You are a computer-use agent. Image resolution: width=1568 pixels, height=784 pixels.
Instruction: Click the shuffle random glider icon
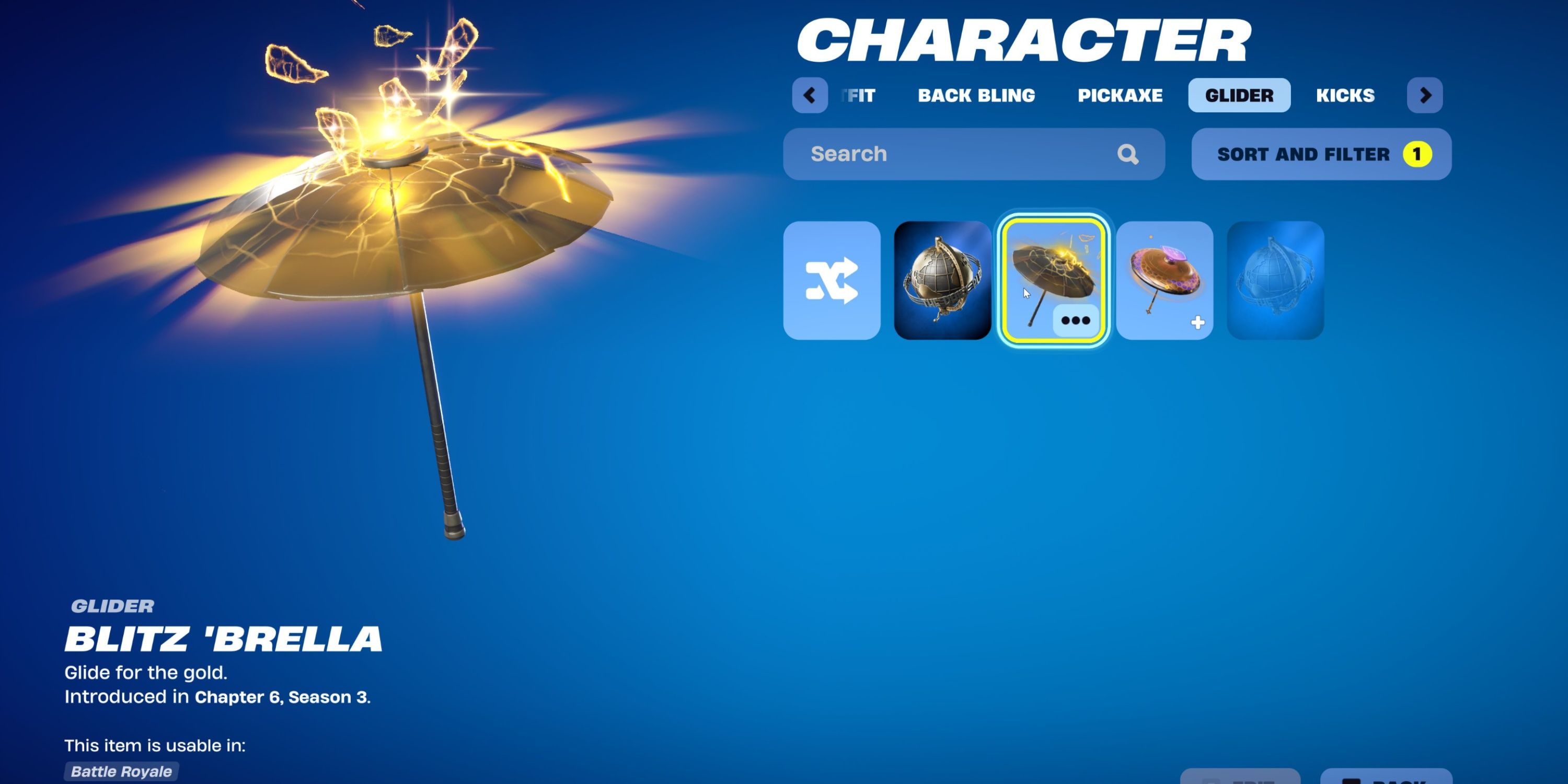832,281
